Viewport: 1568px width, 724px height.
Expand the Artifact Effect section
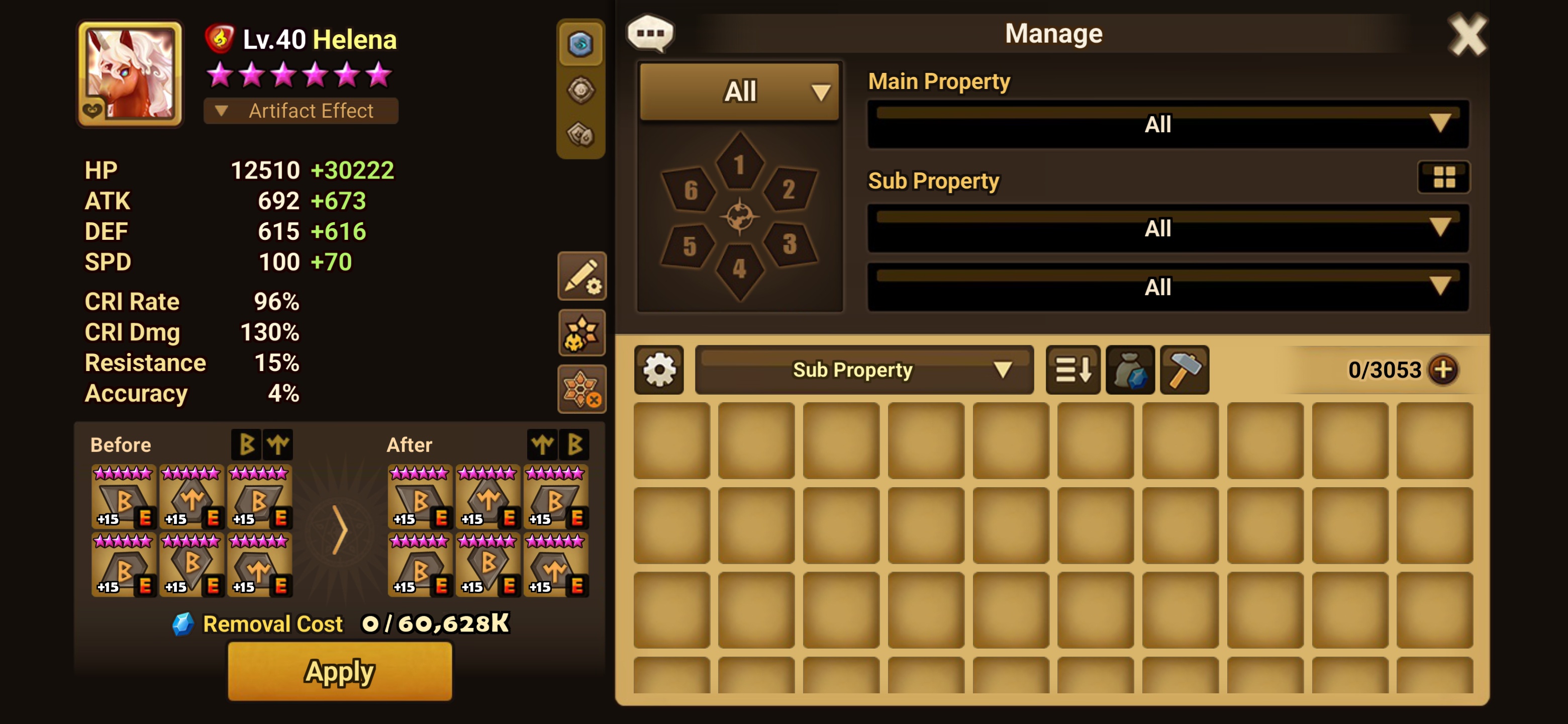[x=301, y=111]
